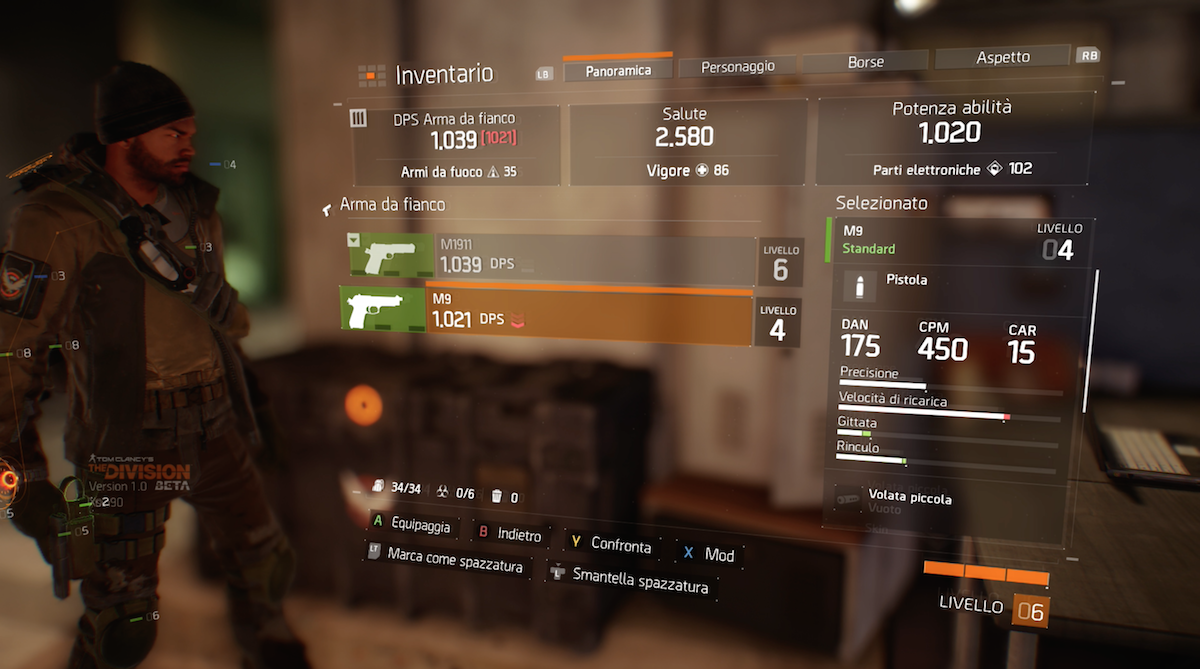The width and height of the screenshot is (1200, 669).
Task: Select the Salute stat panel
Action: point(687,142)
